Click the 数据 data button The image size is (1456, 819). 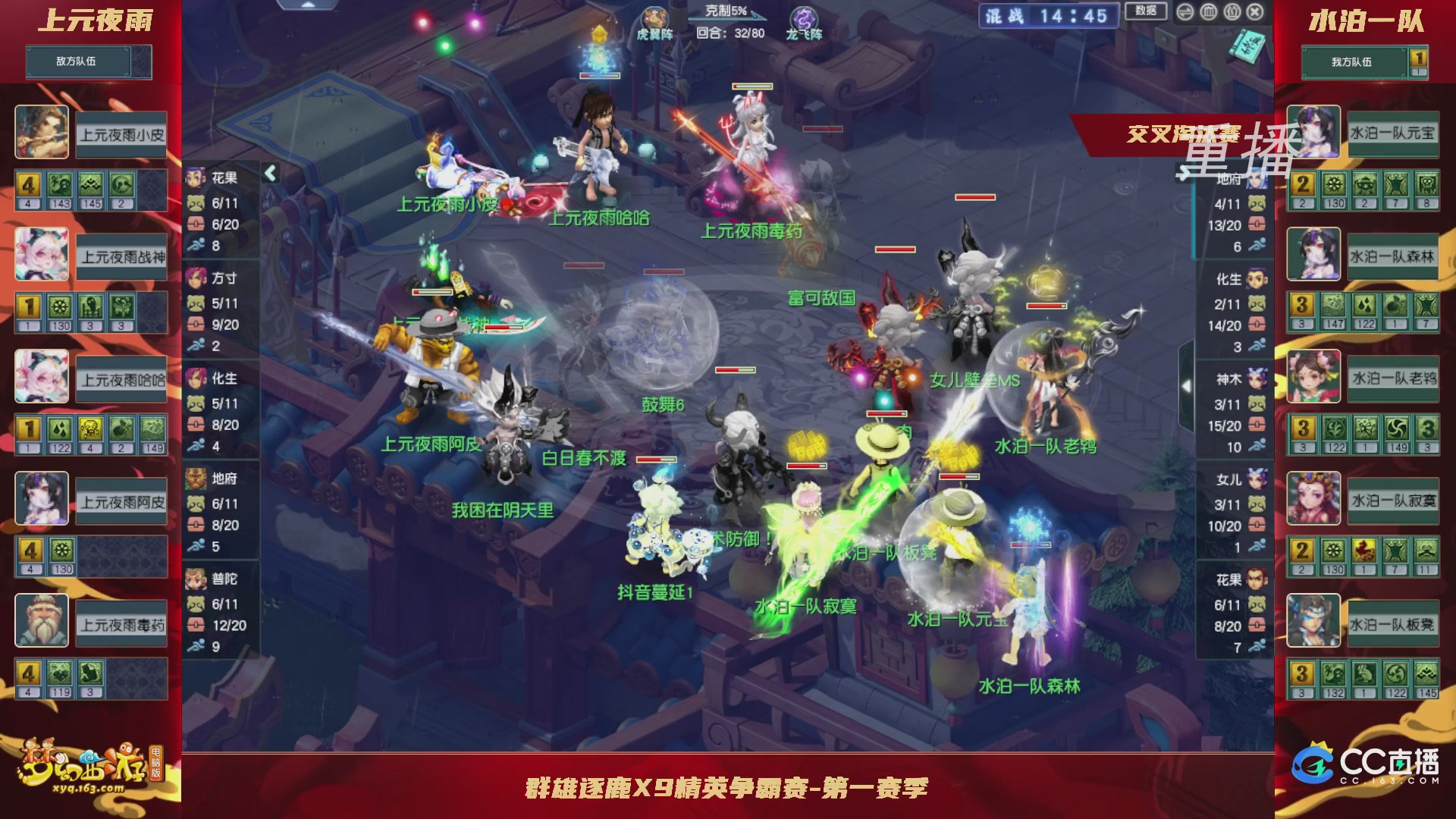[1147, 10]
